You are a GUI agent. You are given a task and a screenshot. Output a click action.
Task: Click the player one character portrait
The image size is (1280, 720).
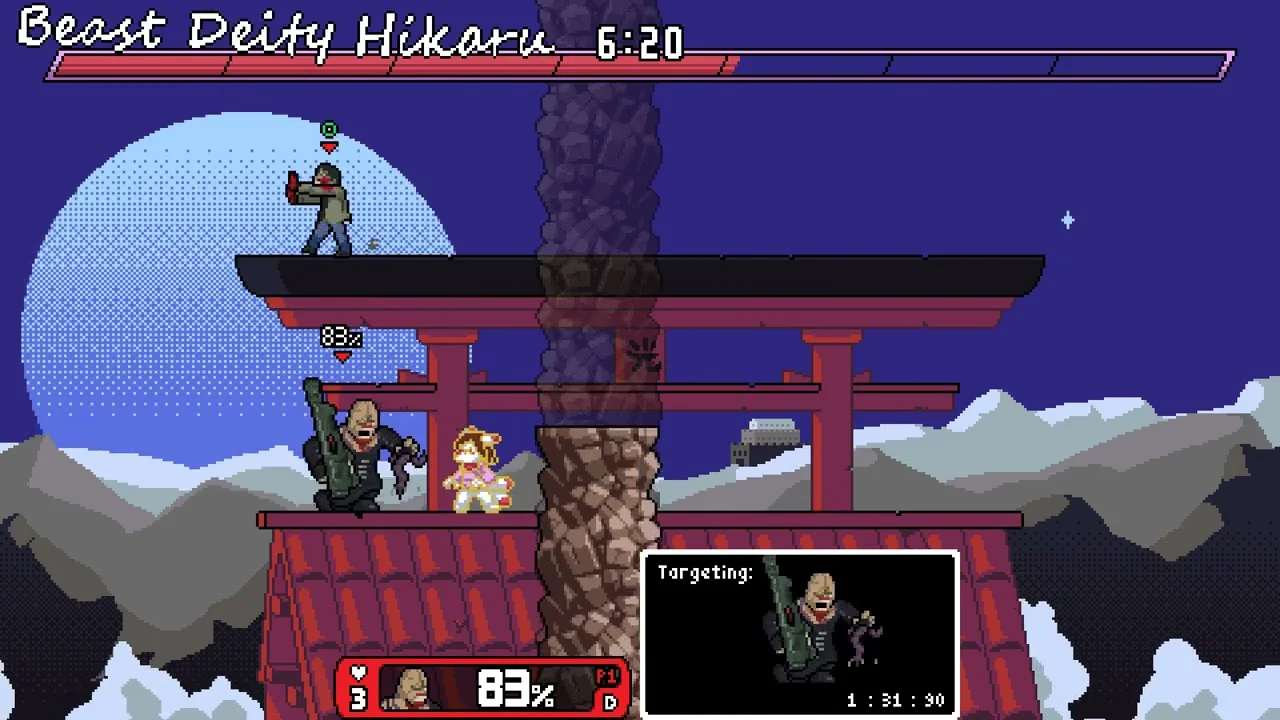click(x=412, y=688)
